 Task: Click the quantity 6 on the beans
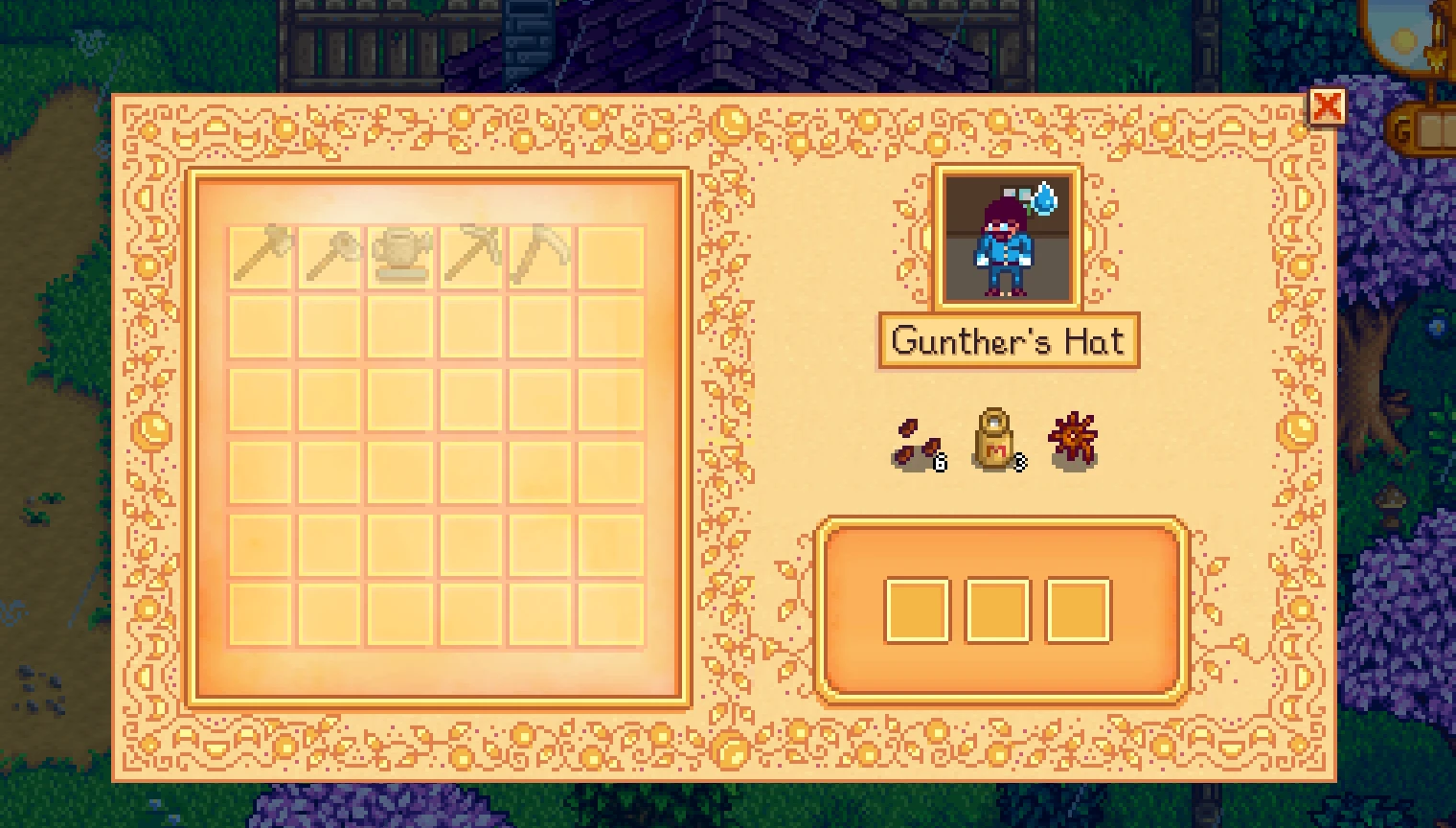(x=938, y=461)
